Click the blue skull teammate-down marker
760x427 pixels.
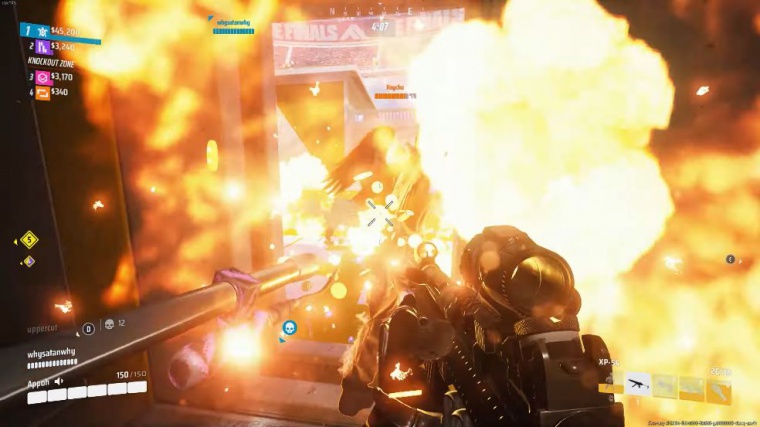click(289, 327)
